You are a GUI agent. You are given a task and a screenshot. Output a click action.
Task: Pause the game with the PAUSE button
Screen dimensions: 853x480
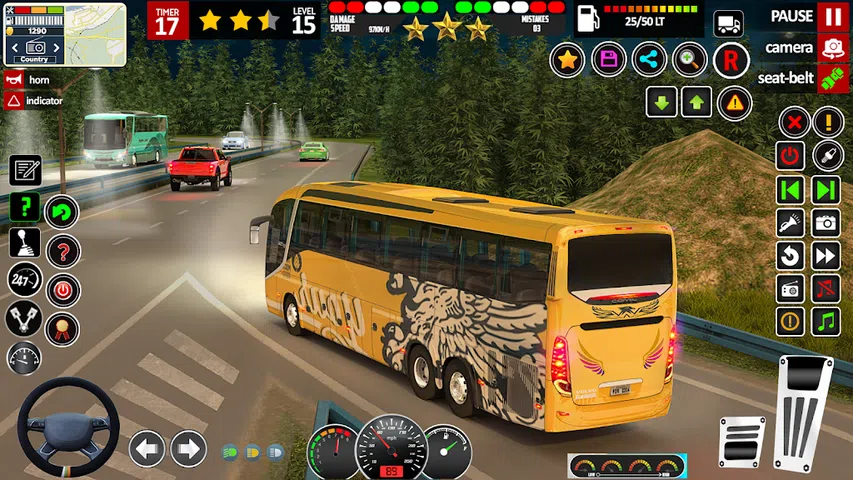pos(832,17)
